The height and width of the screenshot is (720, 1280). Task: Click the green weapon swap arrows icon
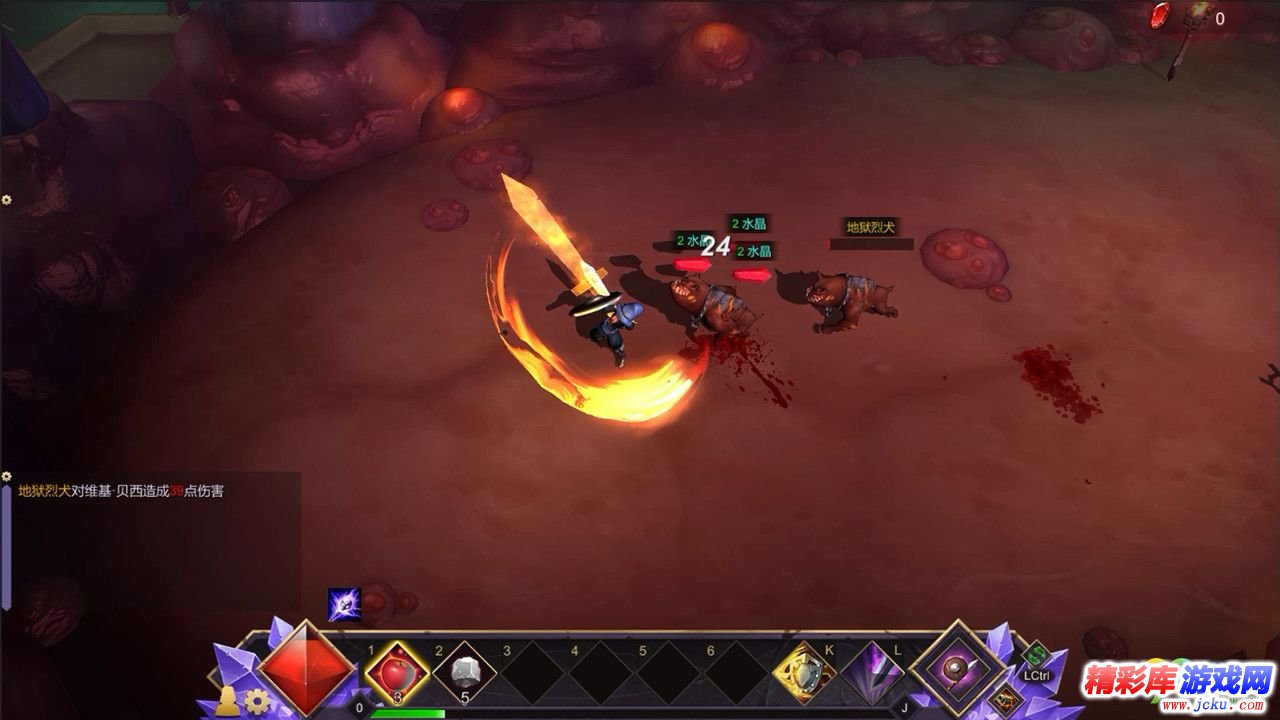1036,657
